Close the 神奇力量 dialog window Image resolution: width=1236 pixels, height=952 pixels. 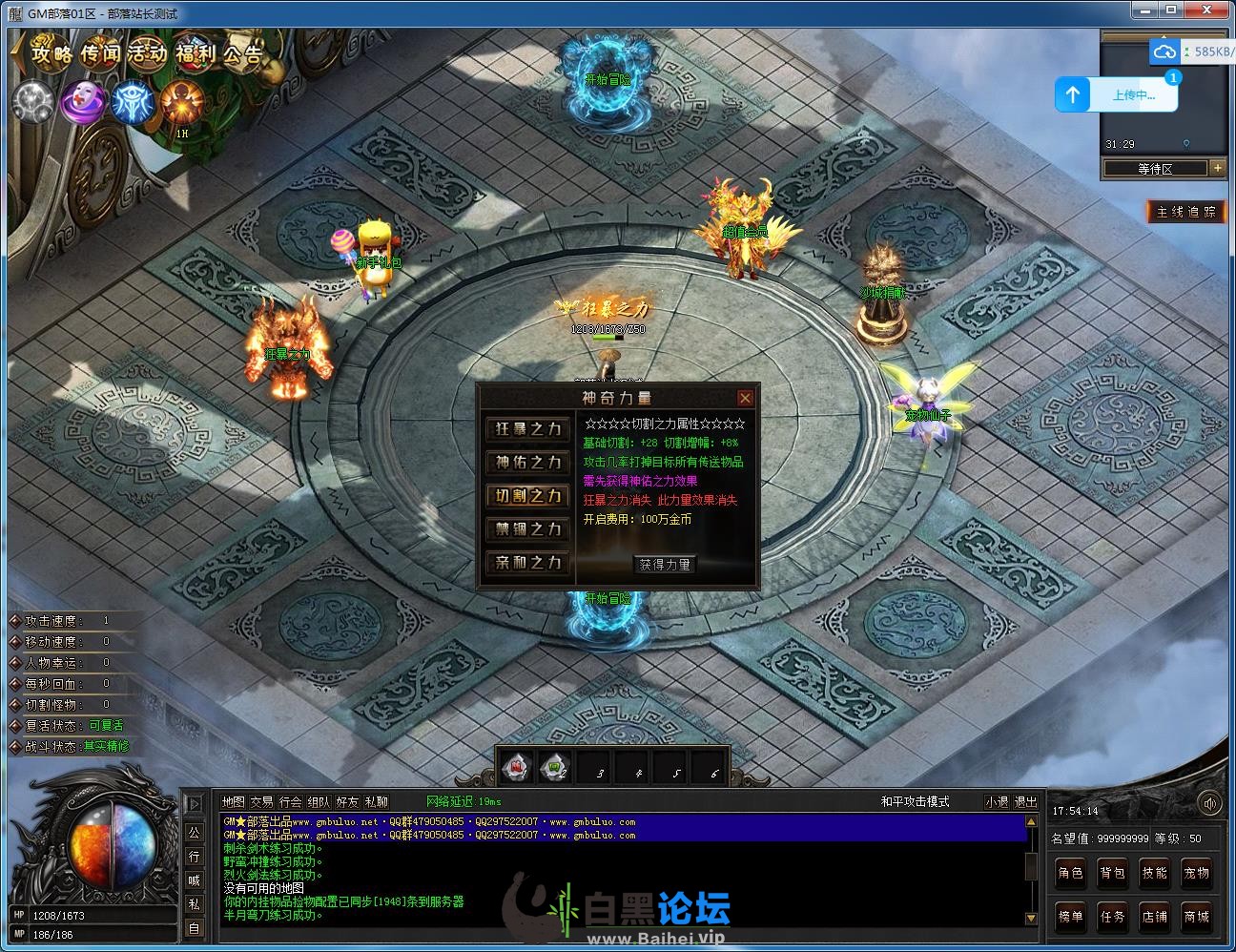[745, 398]
